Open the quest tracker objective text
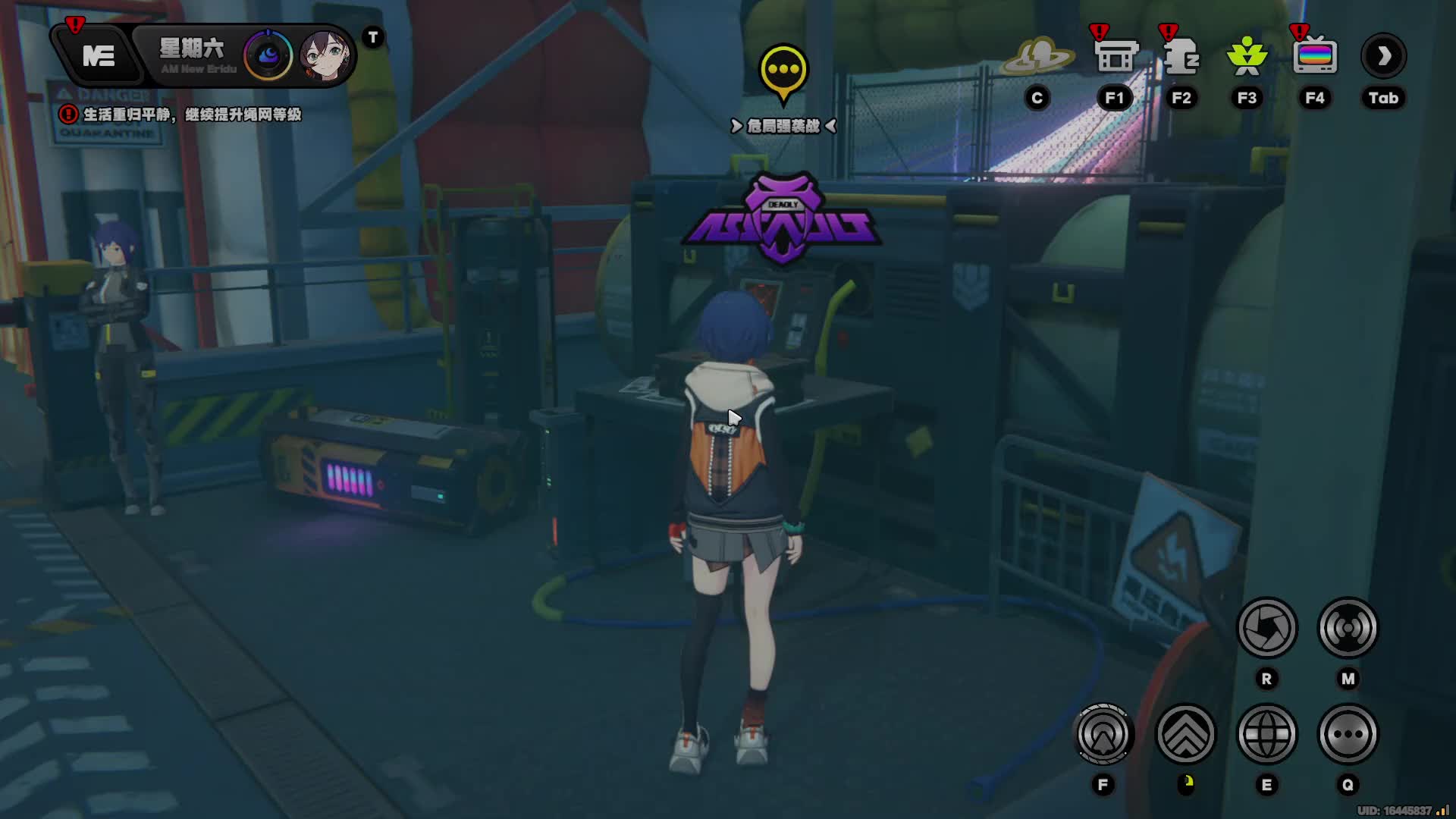 191,115
